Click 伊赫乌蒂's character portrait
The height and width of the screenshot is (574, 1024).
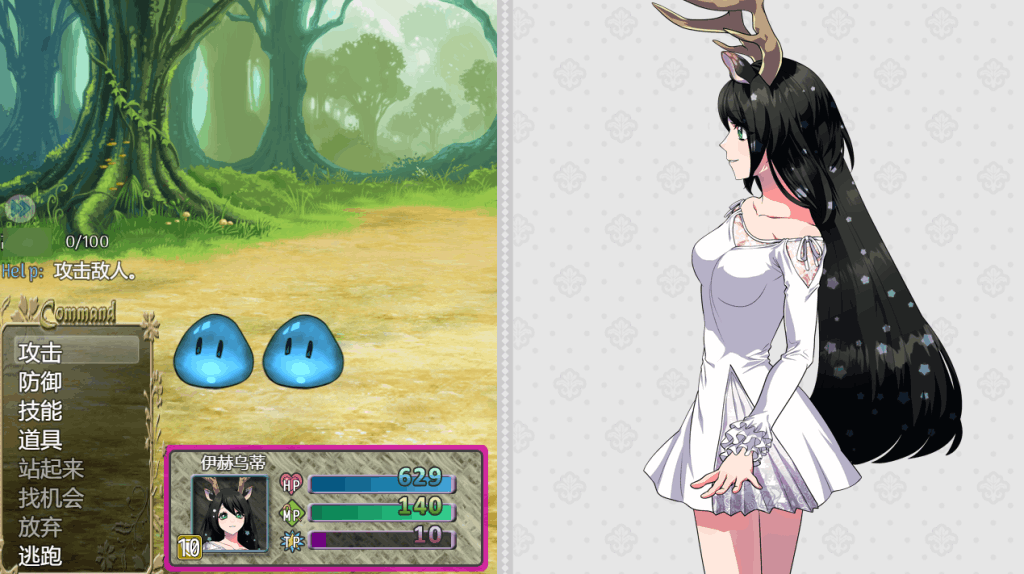(230, 512)
